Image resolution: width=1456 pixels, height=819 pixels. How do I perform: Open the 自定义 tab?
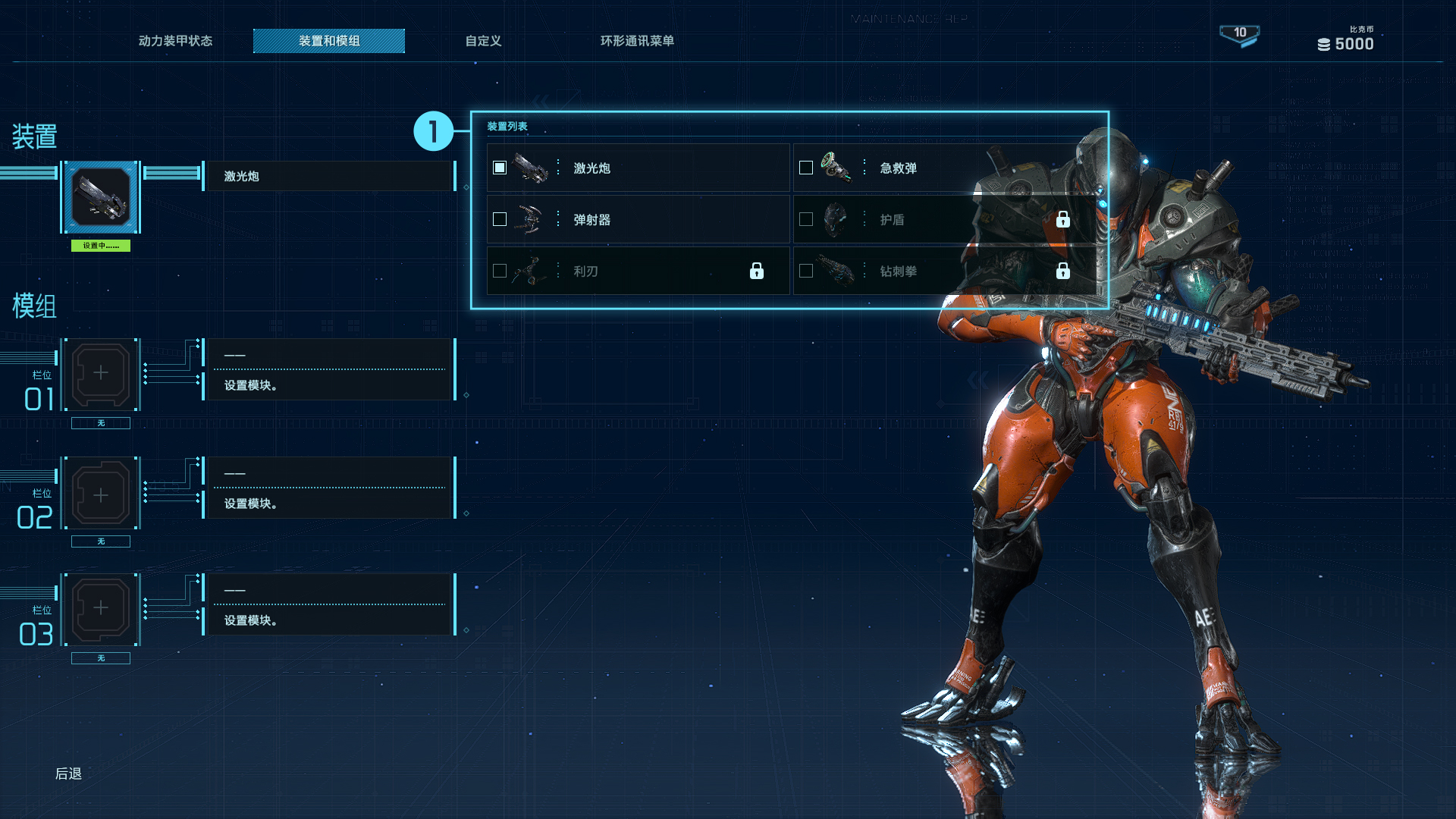[x=483, y=41]
